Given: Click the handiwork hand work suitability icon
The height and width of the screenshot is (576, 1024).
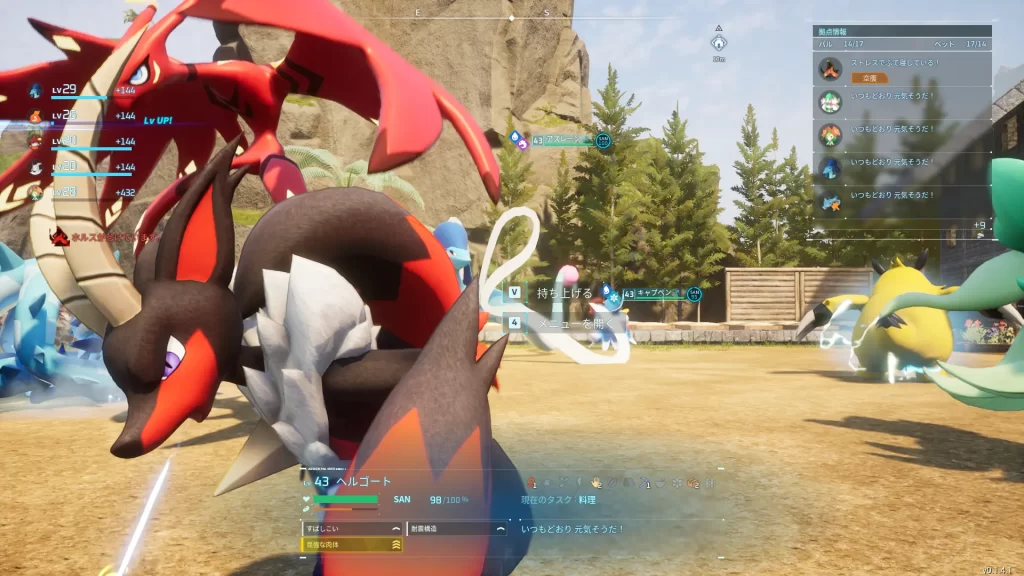Looking at the screenshot, I should pos(597,484).
